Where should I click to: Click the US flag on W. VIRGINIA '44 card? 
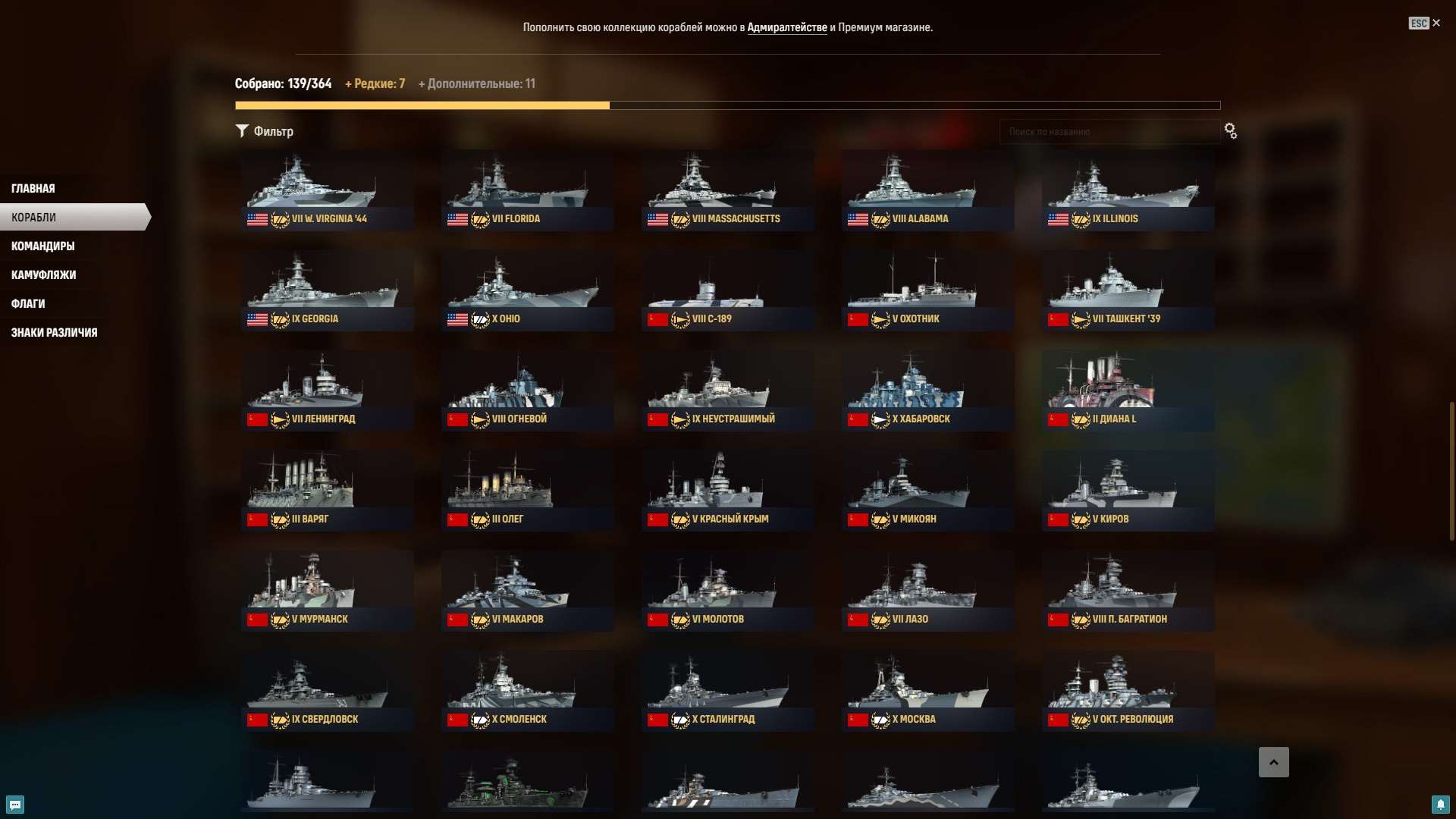pyautogui.click(x=256, y=219)
